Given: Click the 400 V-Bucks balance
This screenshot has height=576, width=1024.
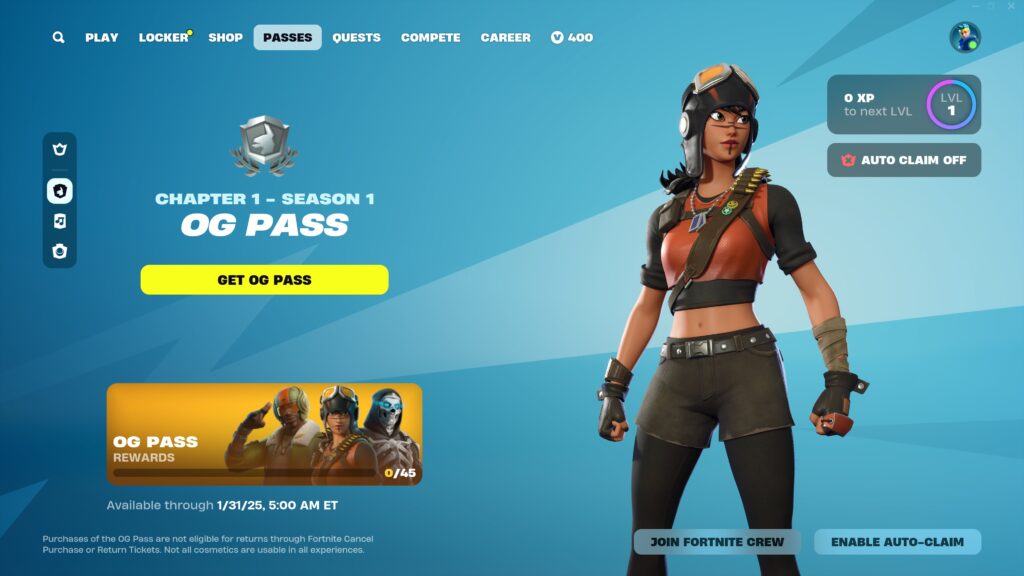Looking at the screenshot, I should tap(572, 38).
